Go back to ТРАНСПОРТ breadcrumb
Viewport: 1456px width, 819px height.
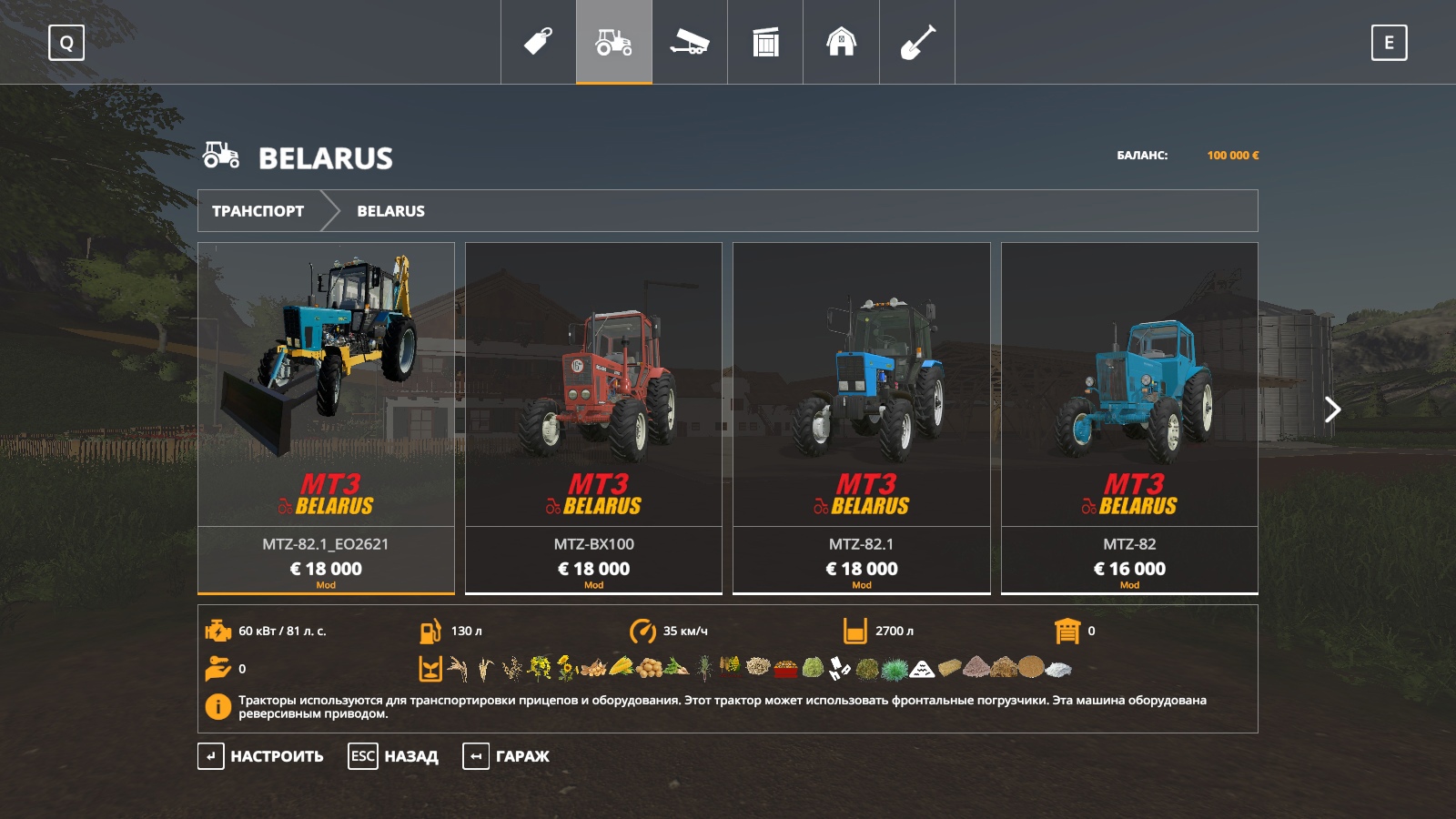258,211
